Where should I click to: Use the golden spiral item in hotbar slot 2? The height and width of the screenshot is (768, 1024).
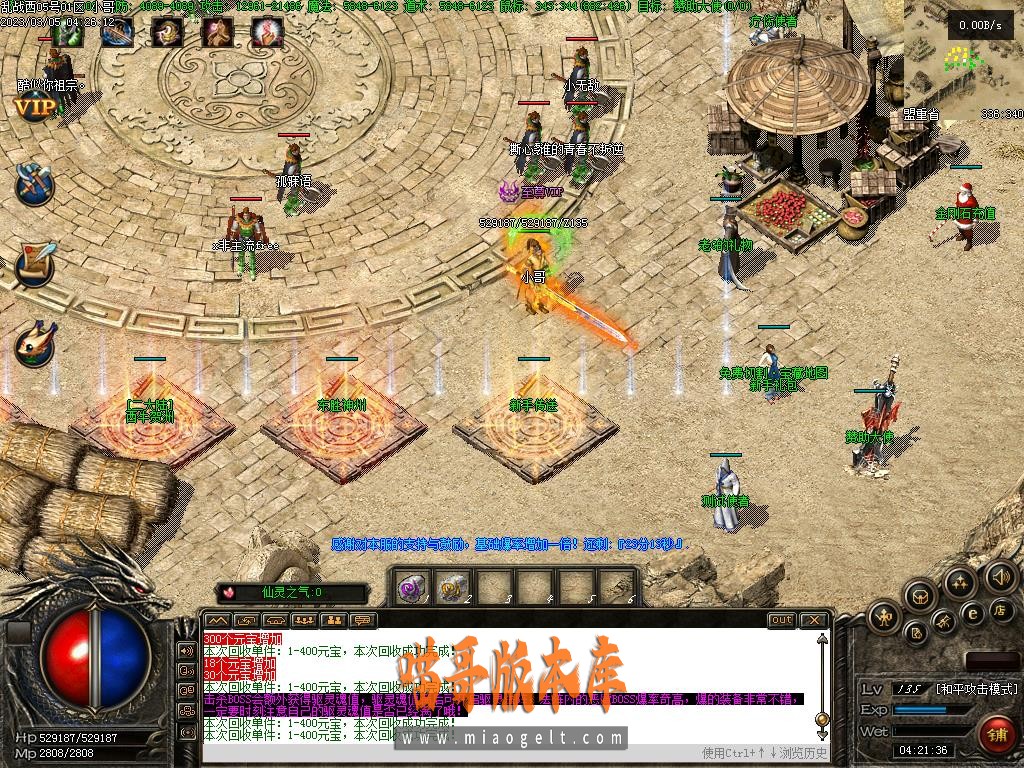(453, 587)
